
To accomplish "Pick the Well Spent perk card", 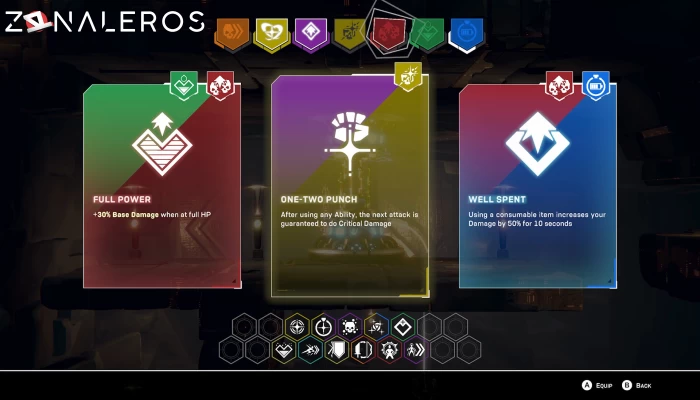I will [537, 187].
